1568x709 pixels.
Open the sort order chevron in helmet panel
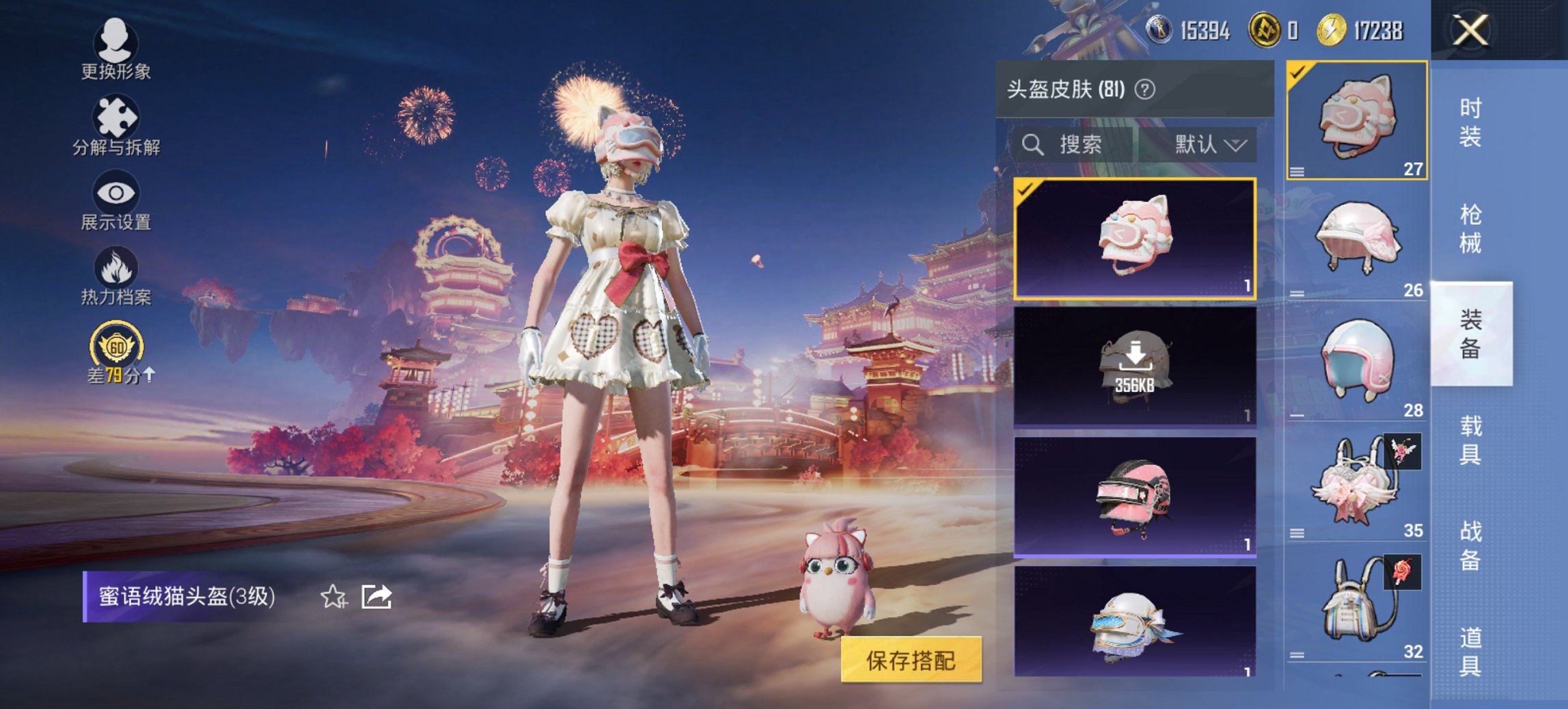coord(1236,145)
